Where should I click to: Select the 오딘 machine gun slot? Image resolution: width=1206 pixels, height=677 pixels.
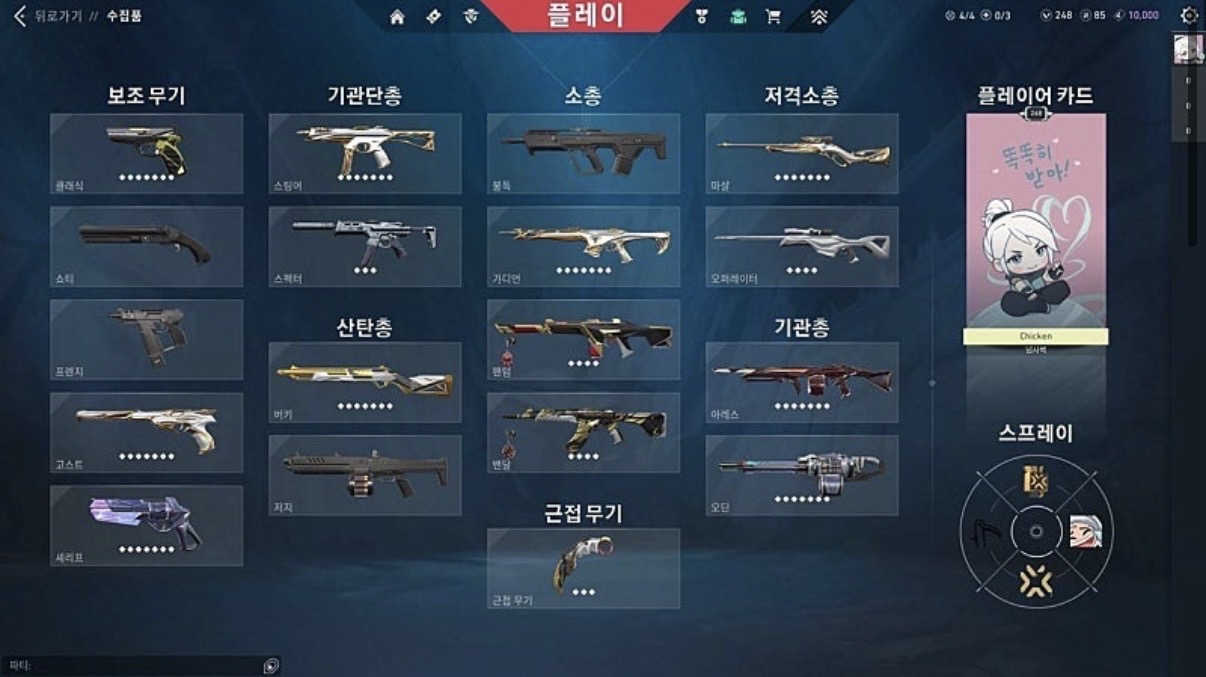pyautogui.click(x=802, y=475)
